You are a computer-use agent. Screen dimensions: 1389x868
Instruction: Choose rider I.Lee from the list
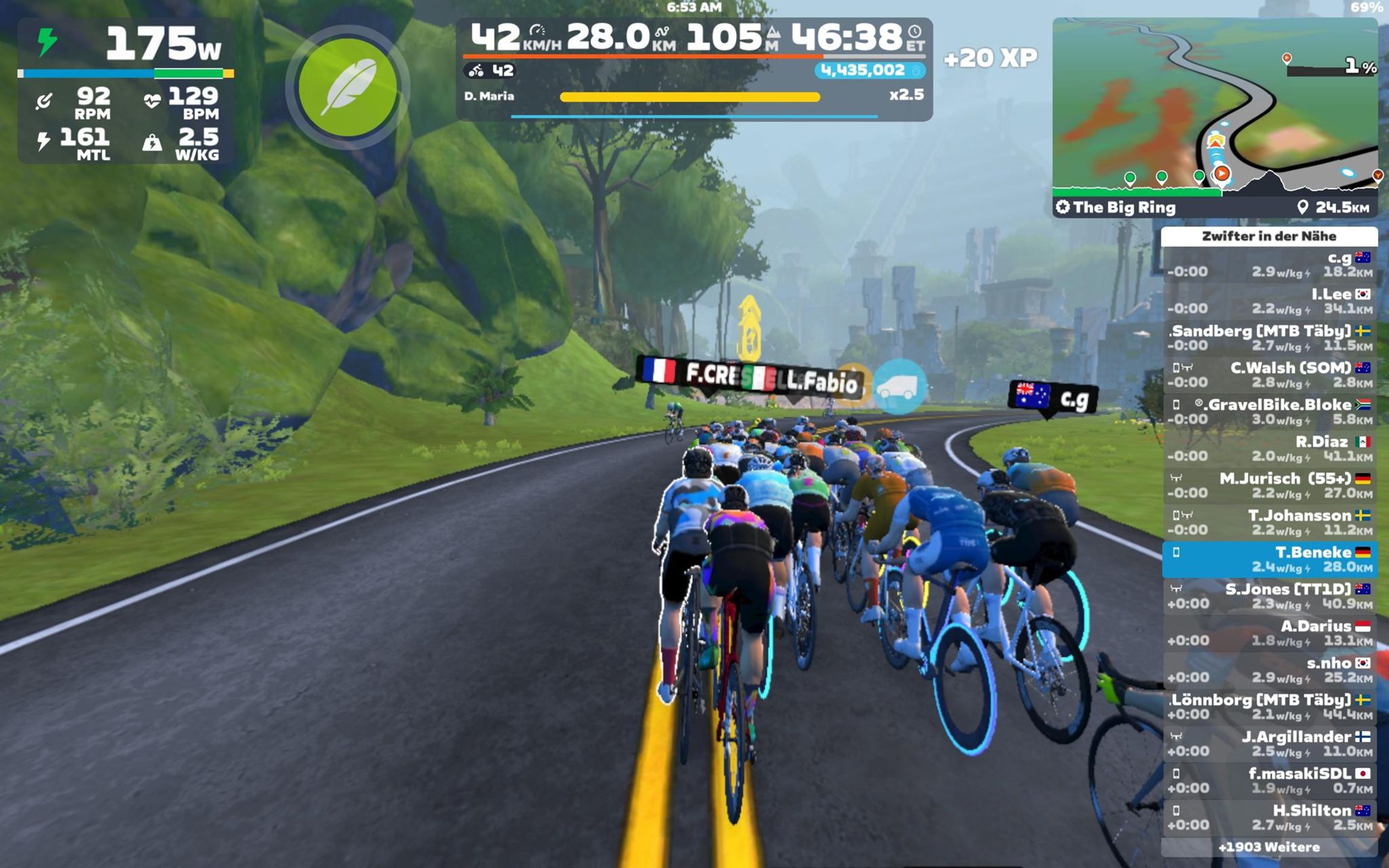pyautogui.click(x=1269, y=301)
